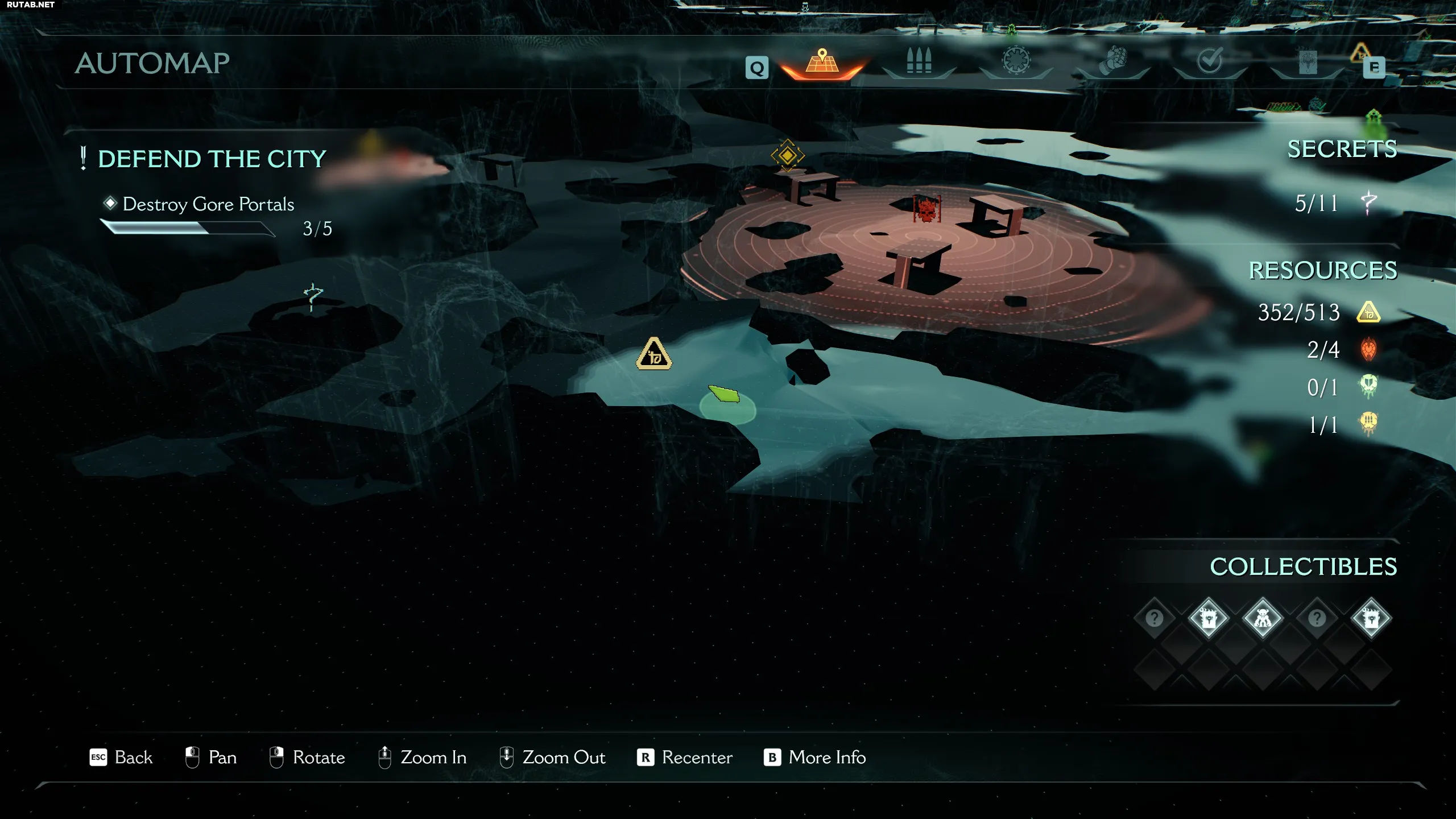Select the active Automap grid tab
This screenshot has height=819, width=1456.
tap(822, 61)
